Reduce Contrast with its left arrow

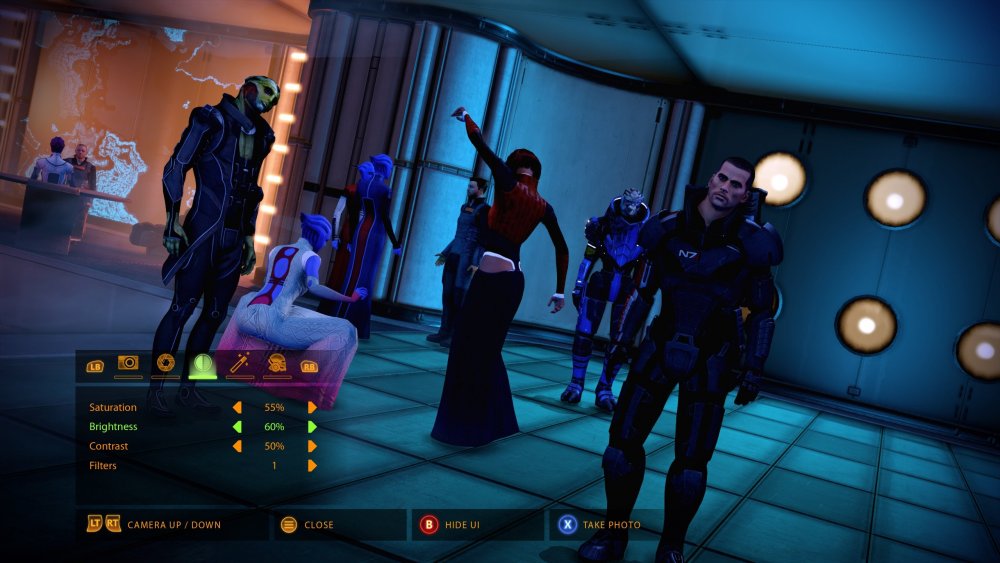(x=237, y=446)
